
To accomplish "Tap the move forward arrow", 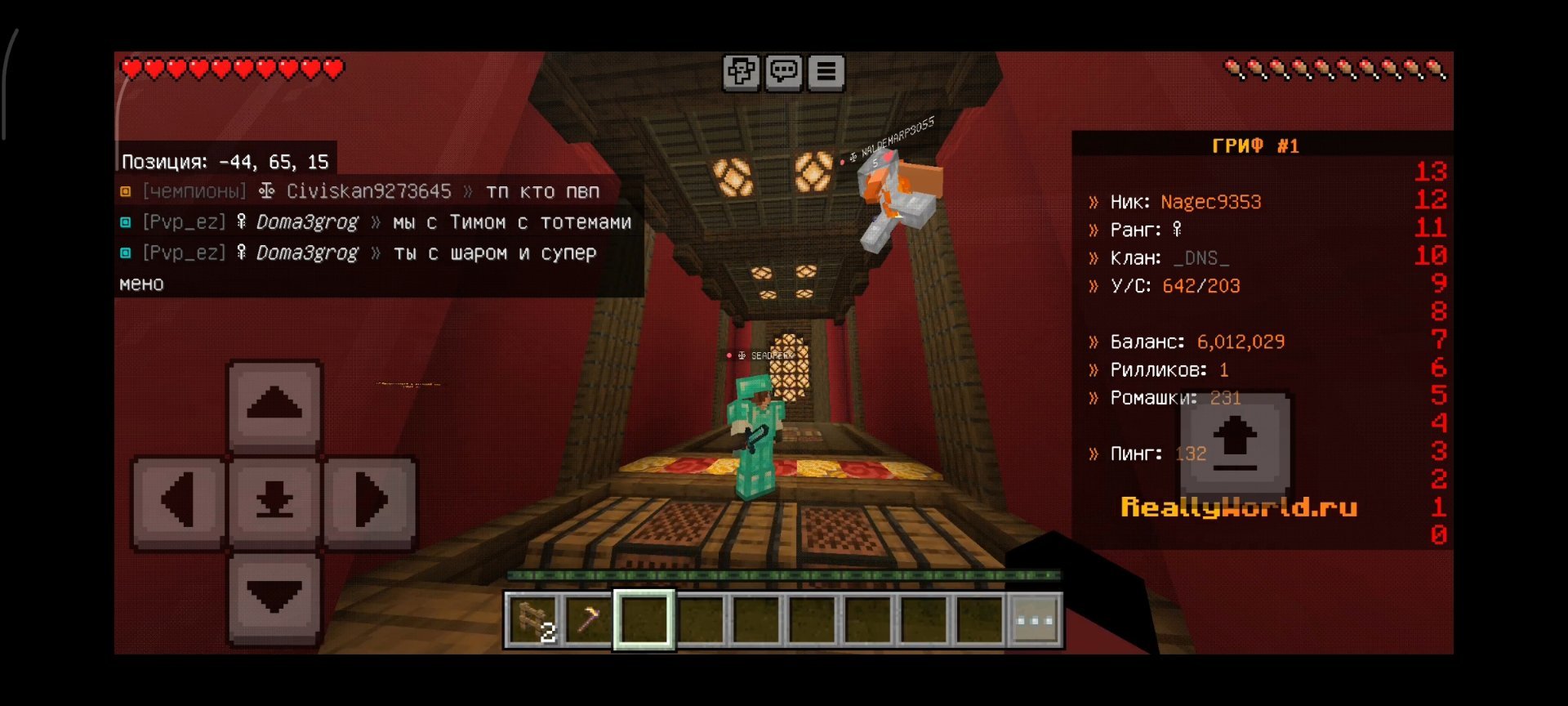I will coord(274,405).
